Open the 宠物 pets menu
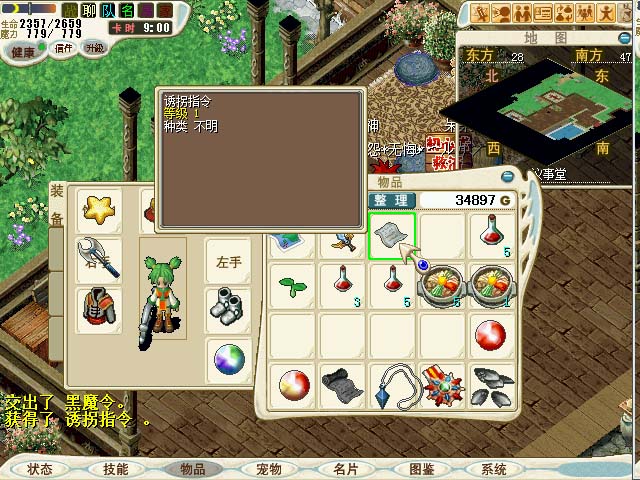The width and height of the screenshot is (640, 480). (269, 469)
